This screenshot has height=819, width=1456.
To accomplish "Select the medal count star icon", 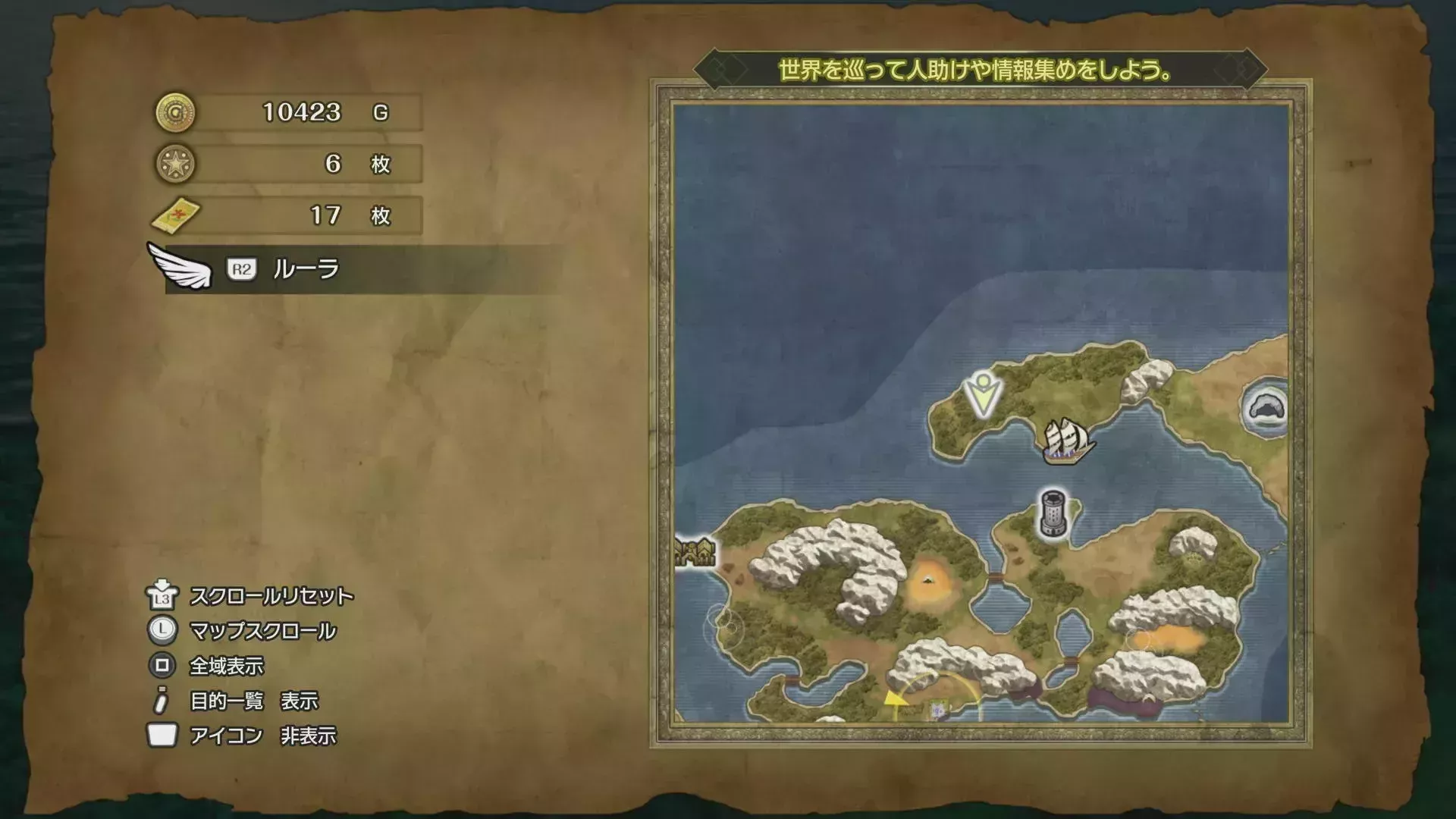I will [x=176, y=164].
